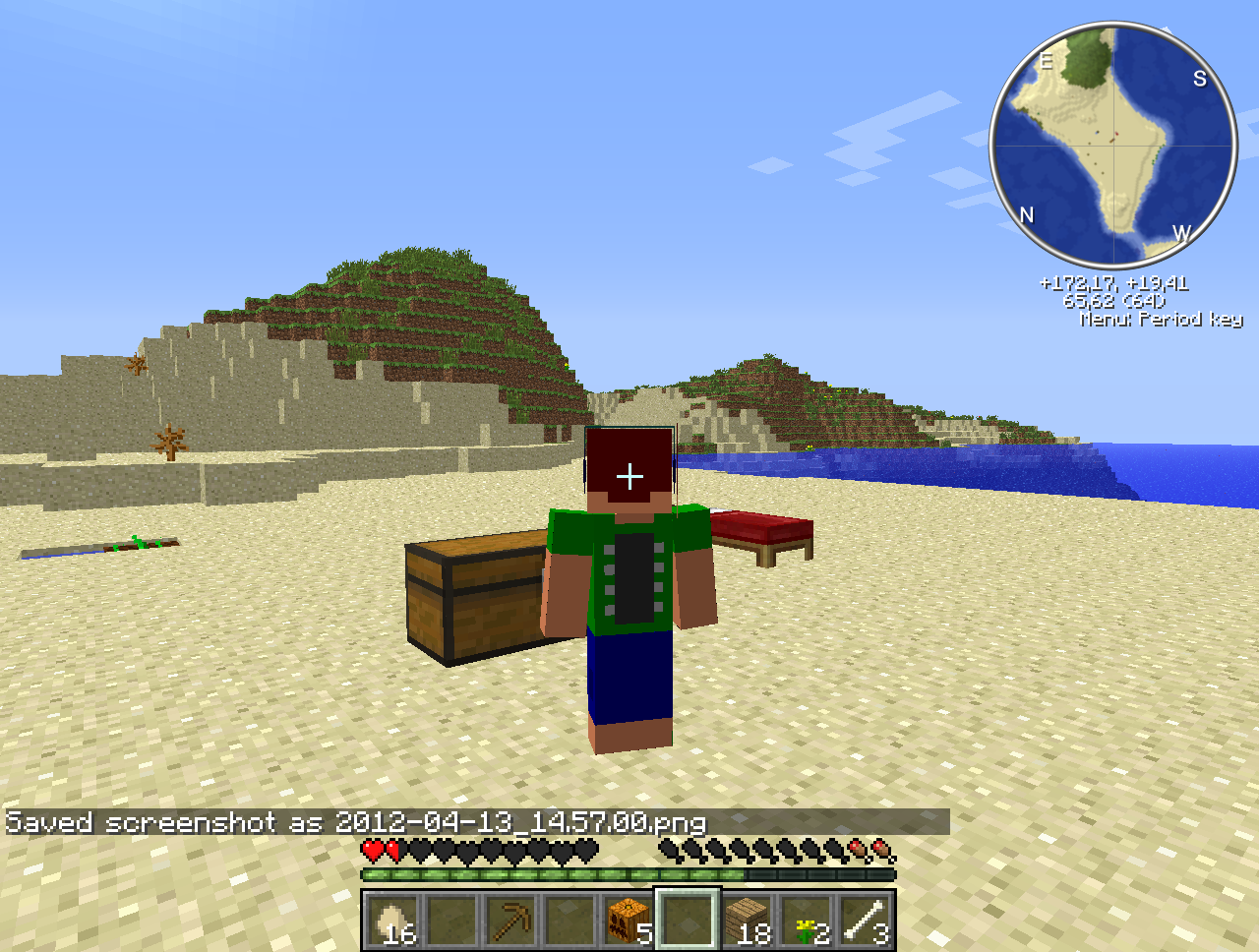Image resolution: width=1259 pixels, height=952 pixels.
Task: Select the yellow flower slot
Action: pos(807,922)
